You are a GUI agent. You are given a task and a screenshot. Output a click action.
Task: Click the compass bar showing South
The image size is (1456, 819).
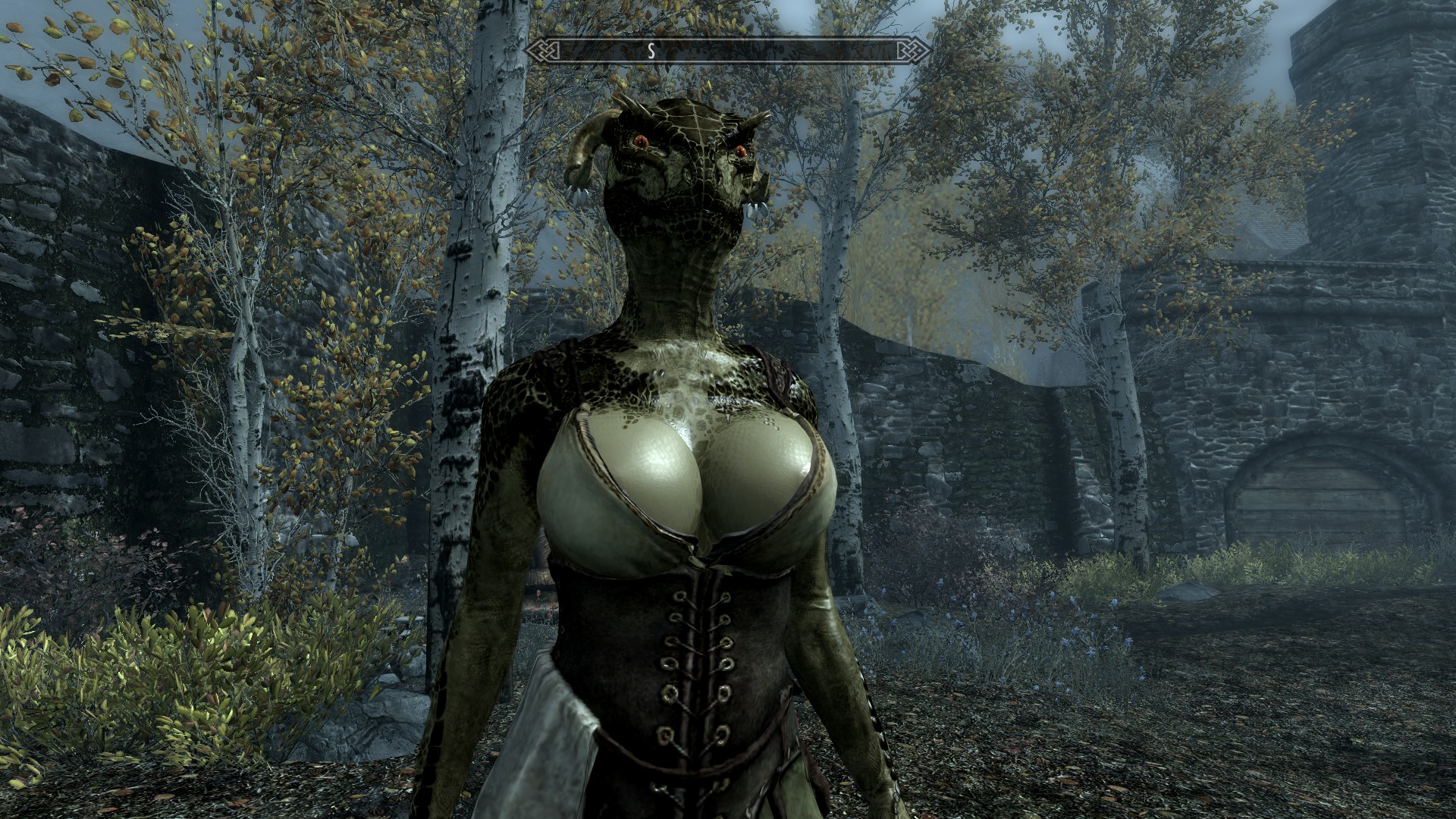coord(727,51)
